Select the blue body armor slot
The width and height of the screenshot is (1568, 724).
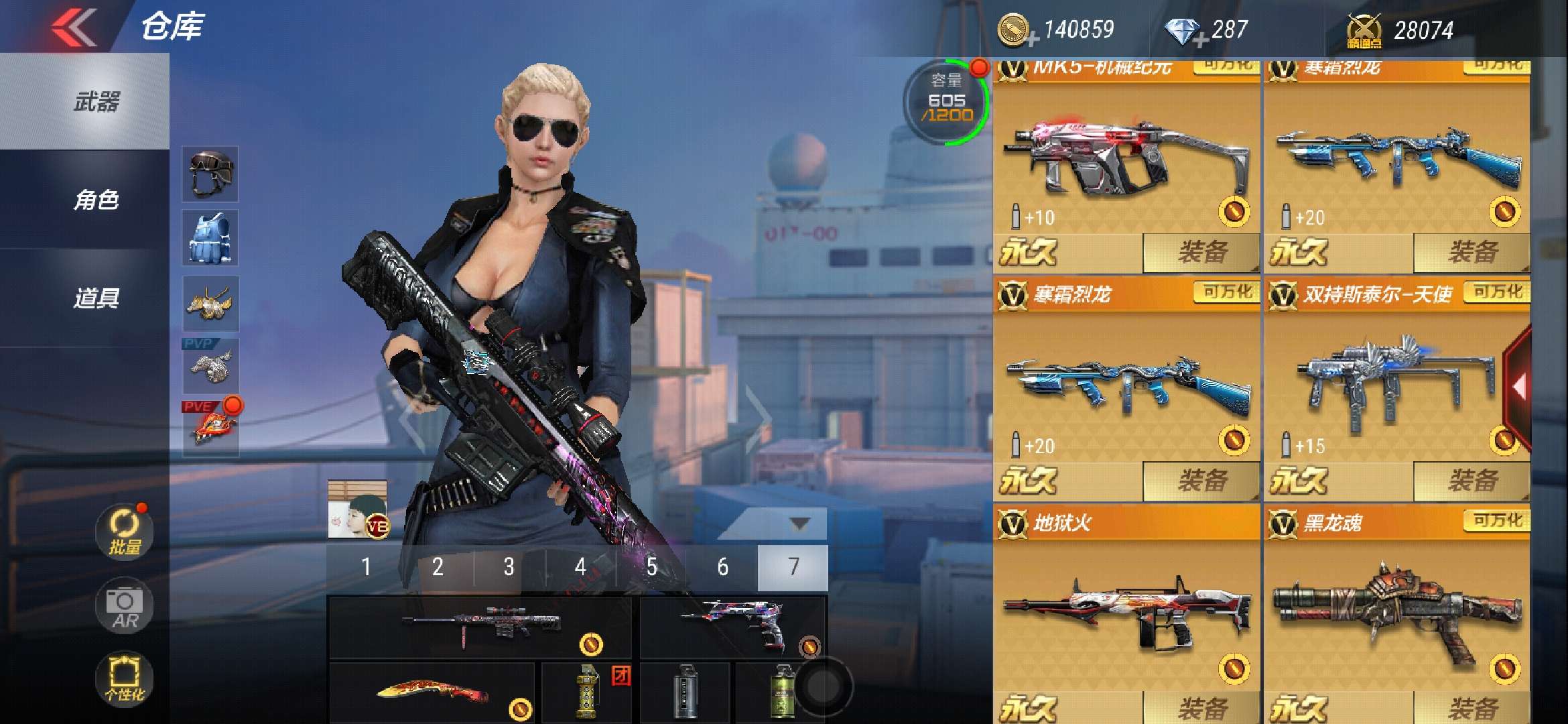(x=210, y=238)
